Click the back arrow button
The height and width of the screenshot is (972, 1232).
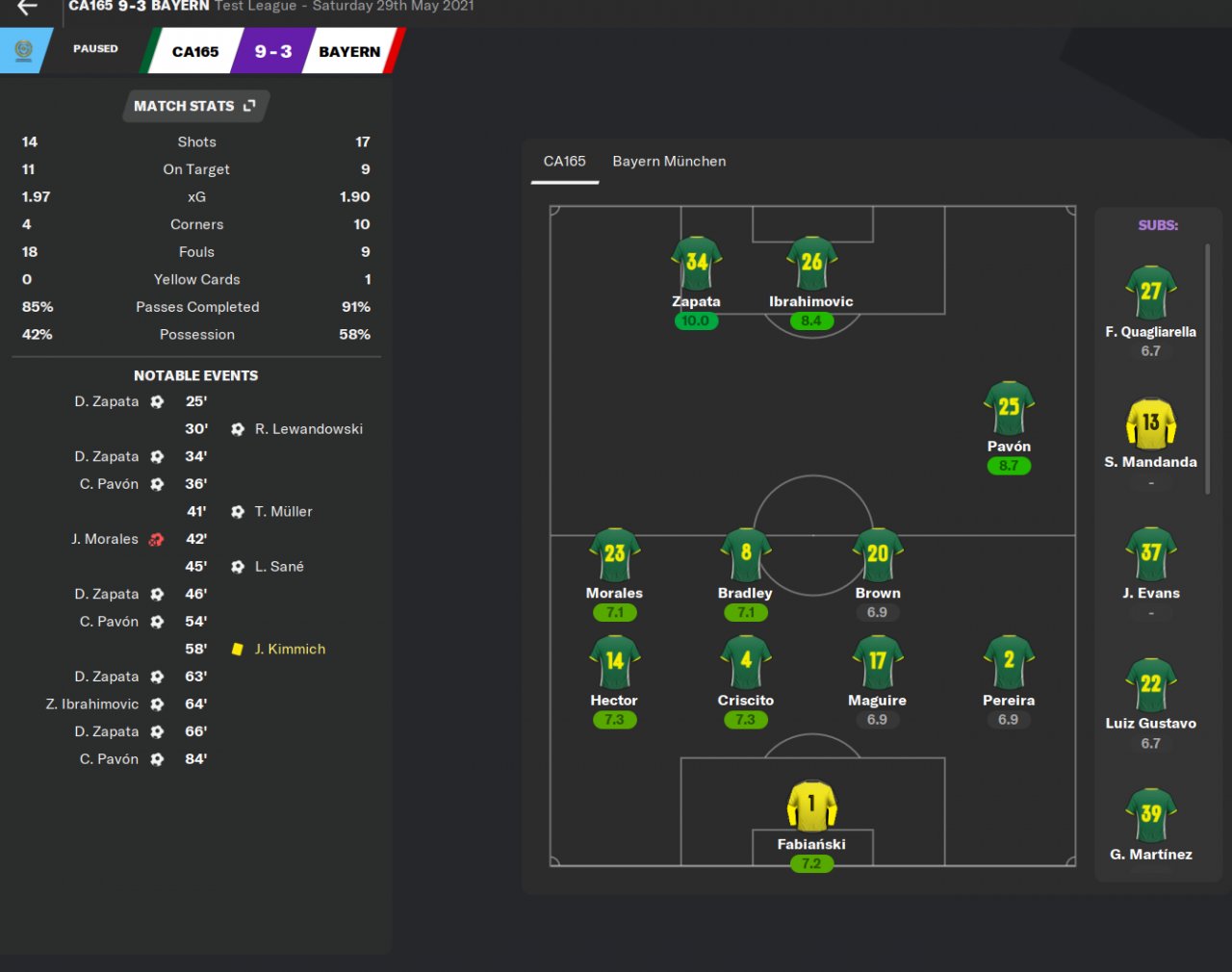[27, 8]
